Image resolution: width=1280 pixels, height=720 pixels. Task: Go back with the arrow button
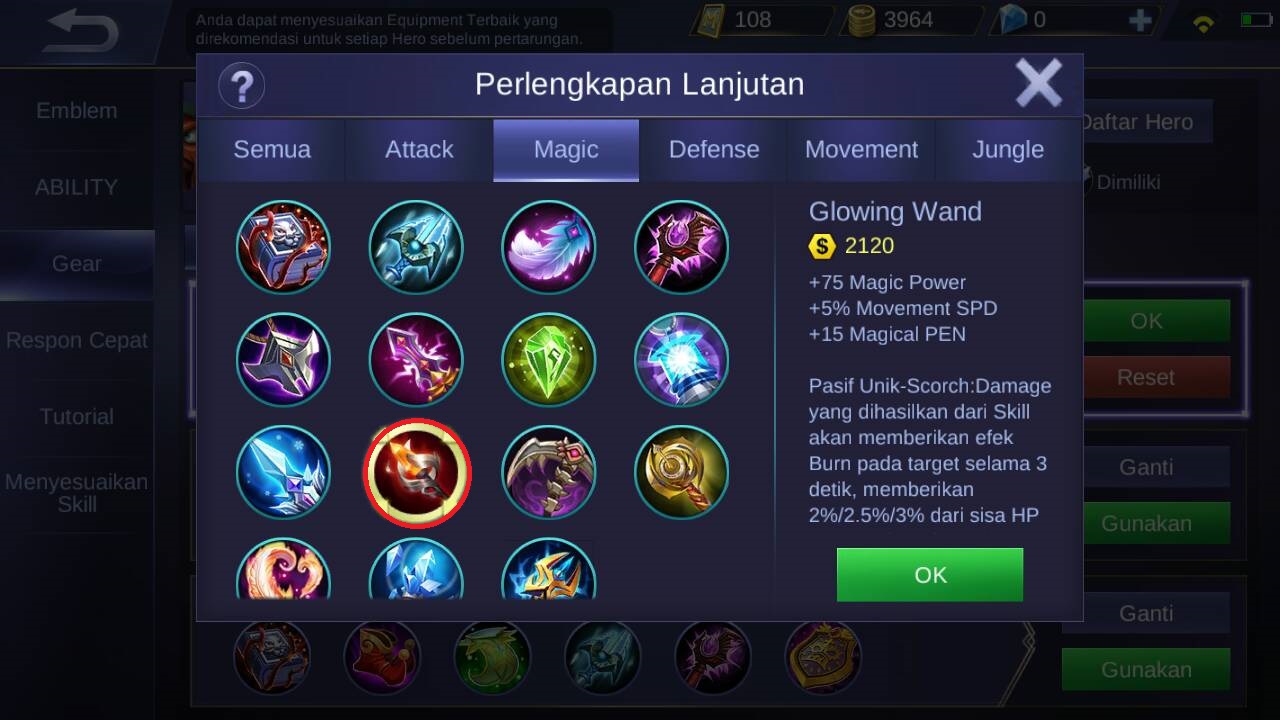point(82,31)
